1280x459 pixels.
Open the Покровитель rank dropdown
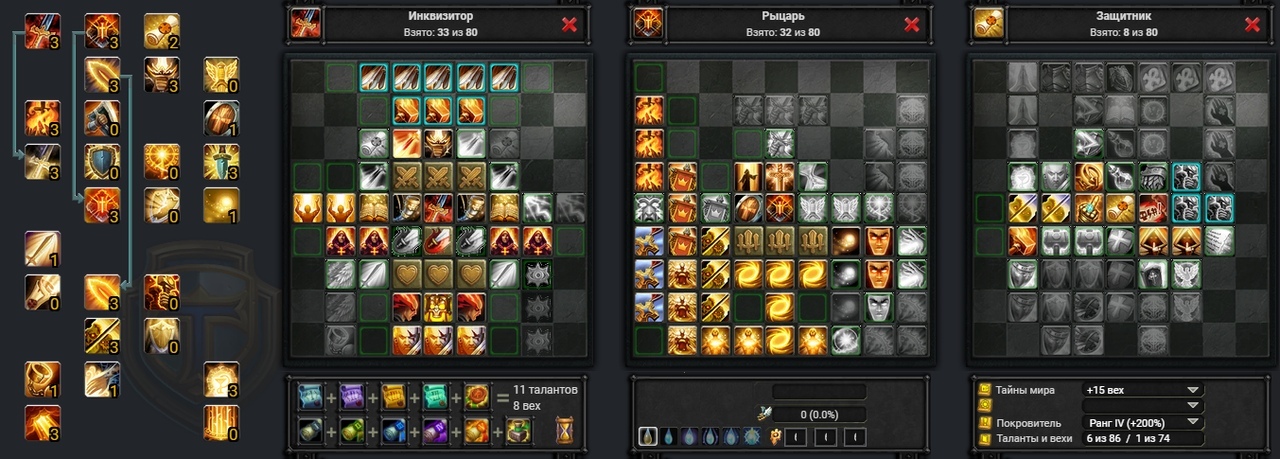coord(1142,422)
